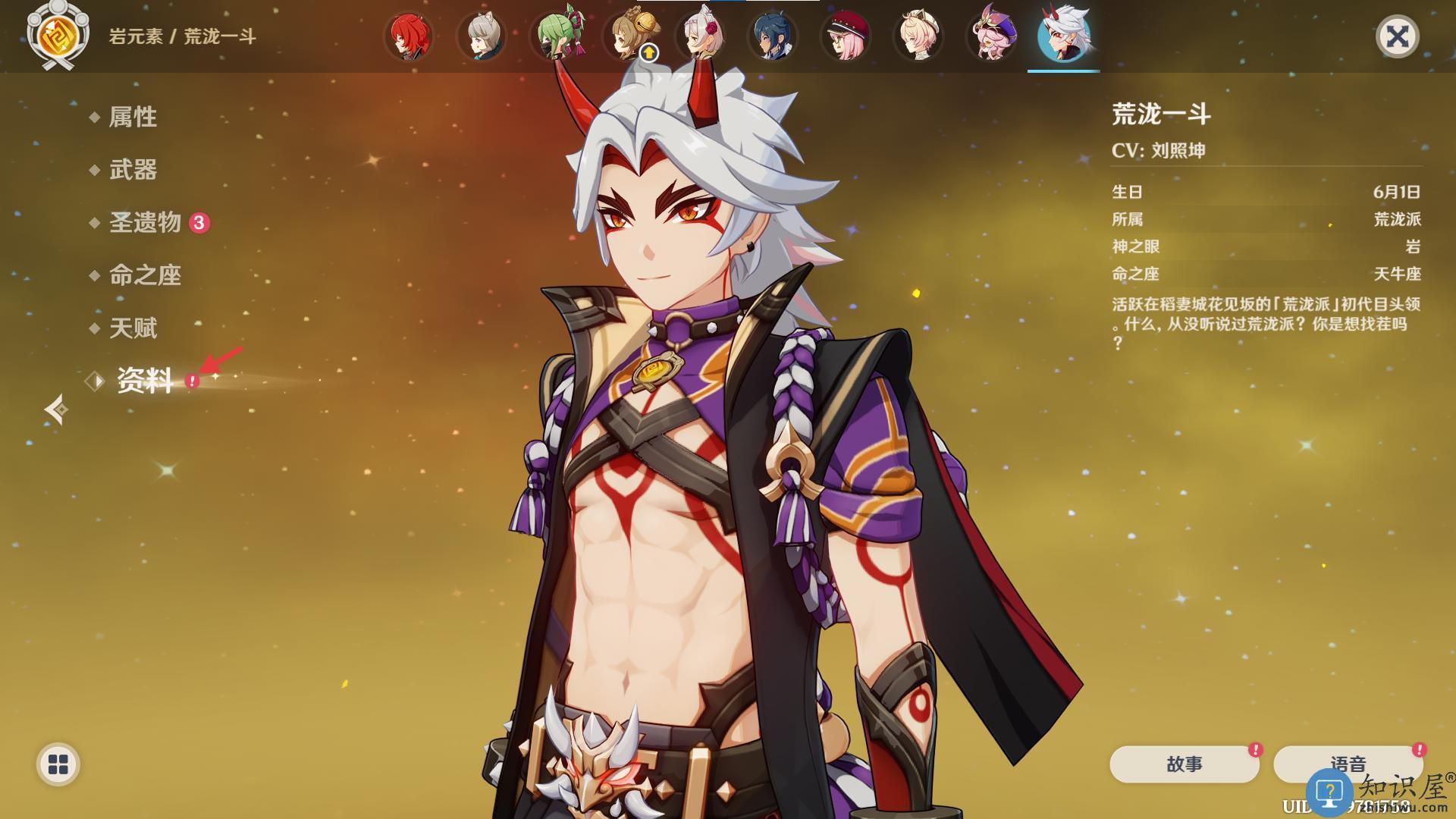Select the pink-haired portrait with red beret
1456x819 pixels.
pyautogui.click(x=846, y=36)
